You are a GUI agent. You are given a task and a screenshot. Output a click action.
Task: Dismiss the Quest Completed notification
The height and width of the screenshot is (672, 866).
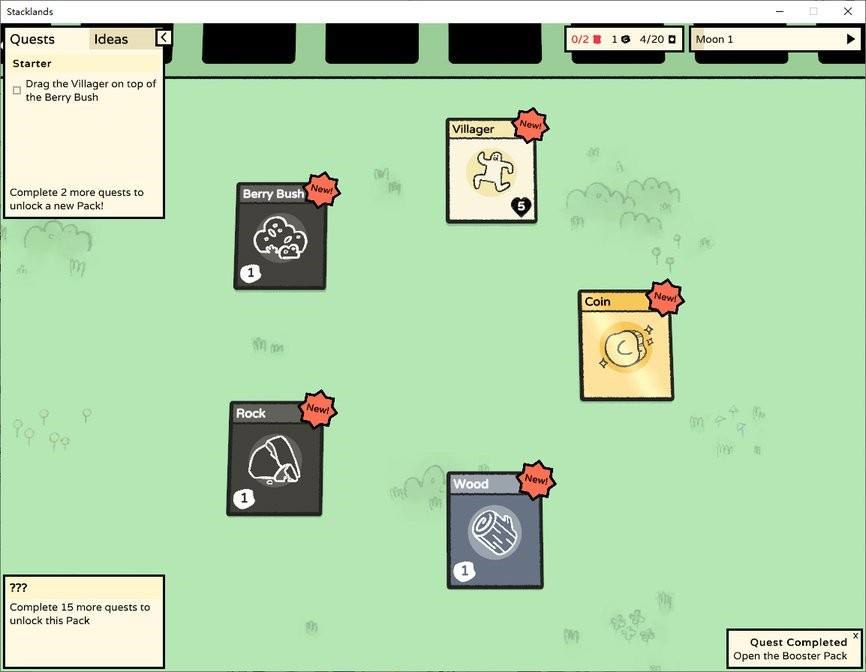pyautogui.click(x=855, y=636)
